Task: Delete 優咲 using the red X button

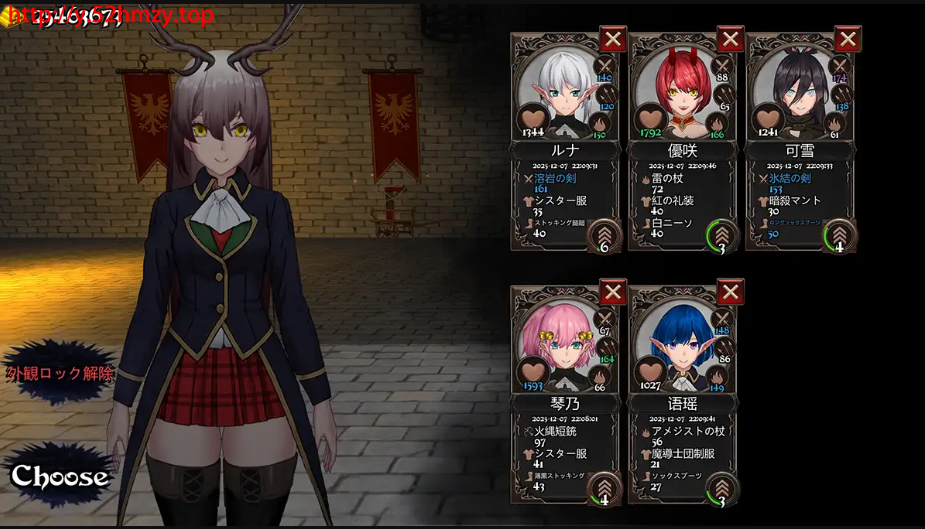Action: point(731,39)
